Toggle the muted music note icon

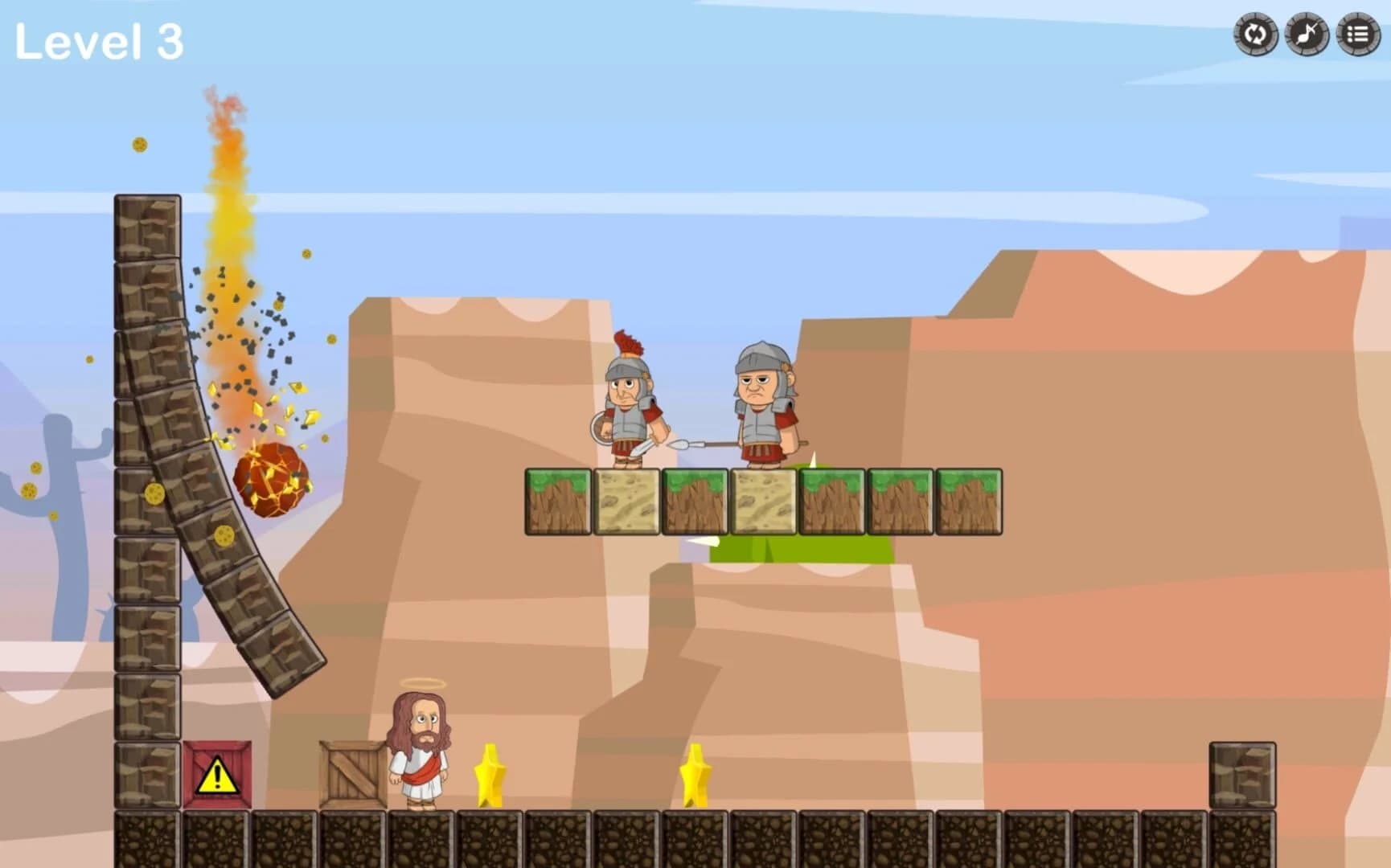coord(1307,35)
